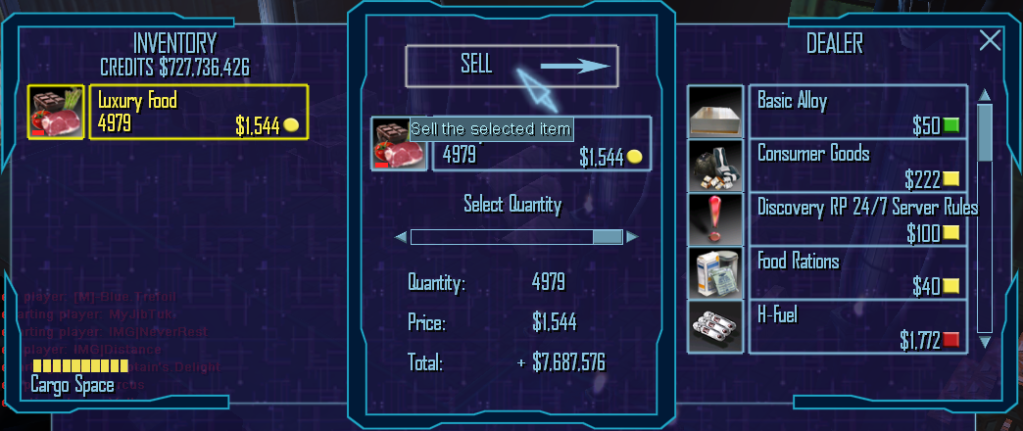The image size is (1023, 431).
Task: Decrease quantity with left arrow
Action: coord(401,237)
